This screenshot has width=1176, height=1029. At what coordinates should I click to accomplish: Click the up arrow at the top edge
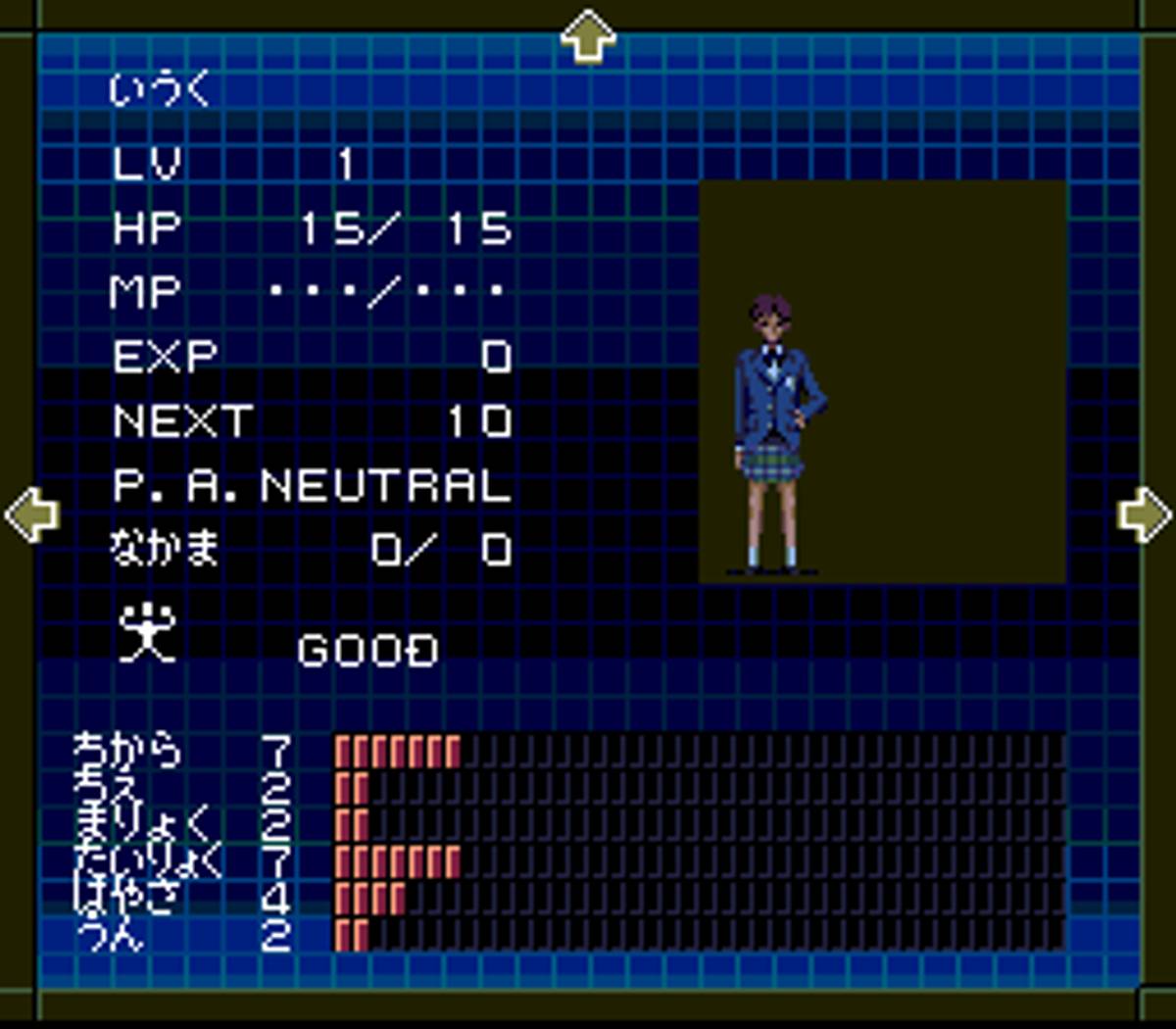(x=588, y=36)
